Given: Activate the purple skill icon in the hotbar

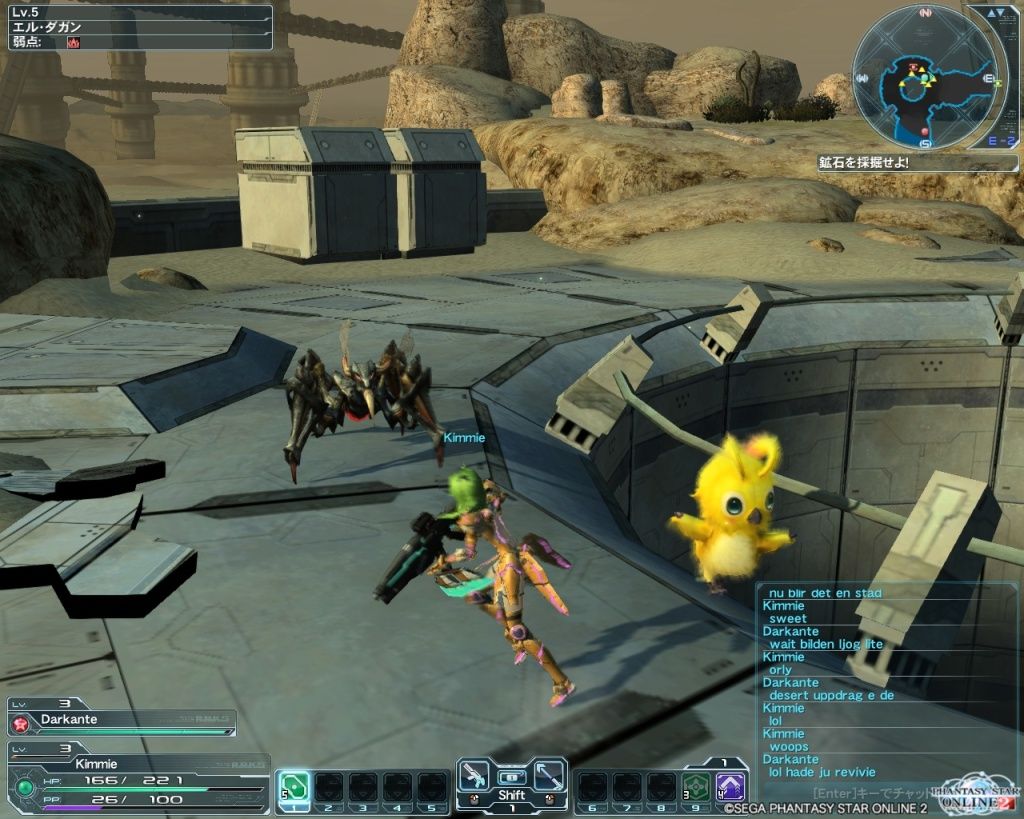Looking at the screenshot, I should click(730, 785).
